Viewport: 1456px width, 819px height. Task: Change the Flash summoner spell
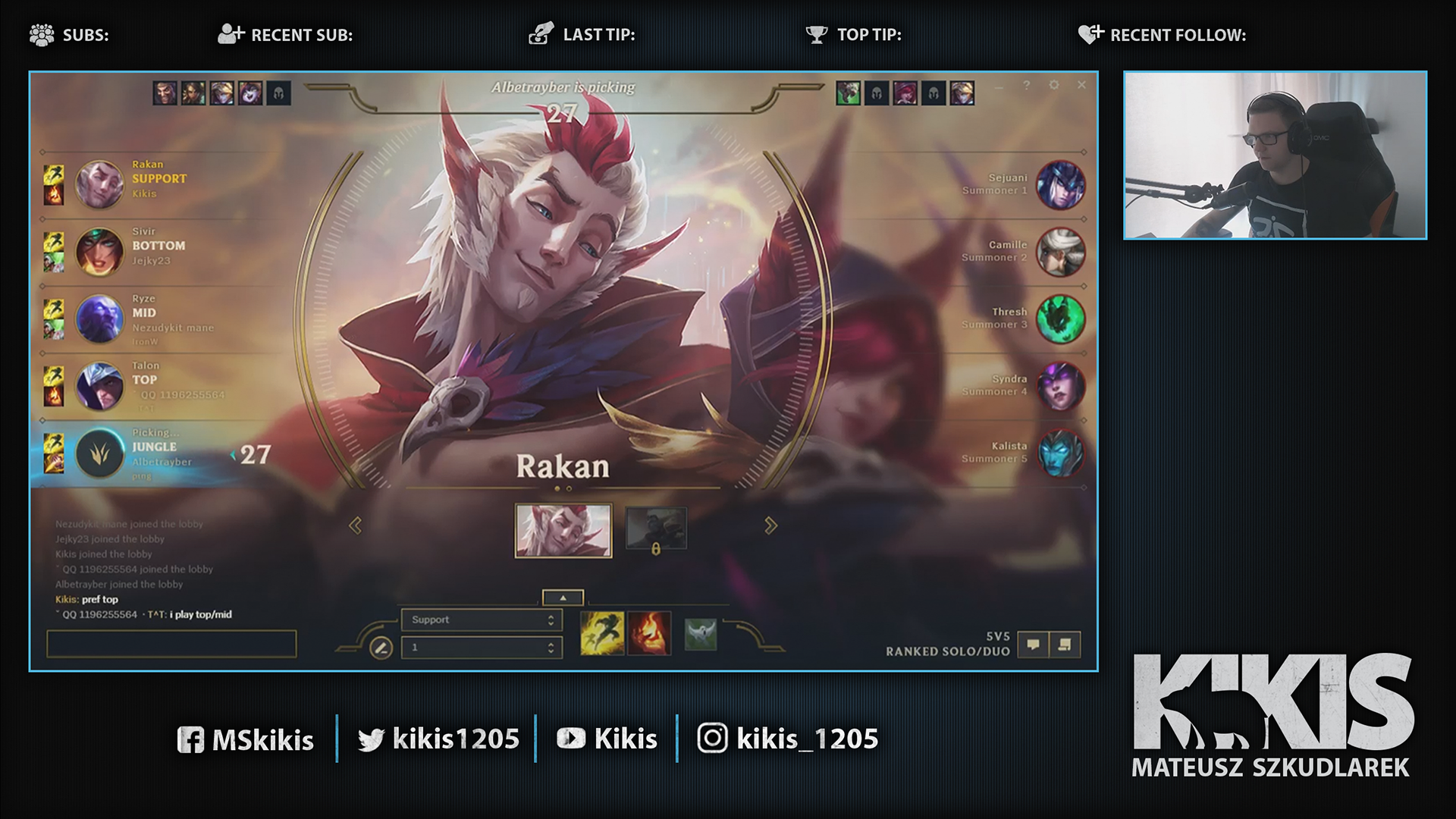(602, 633)
